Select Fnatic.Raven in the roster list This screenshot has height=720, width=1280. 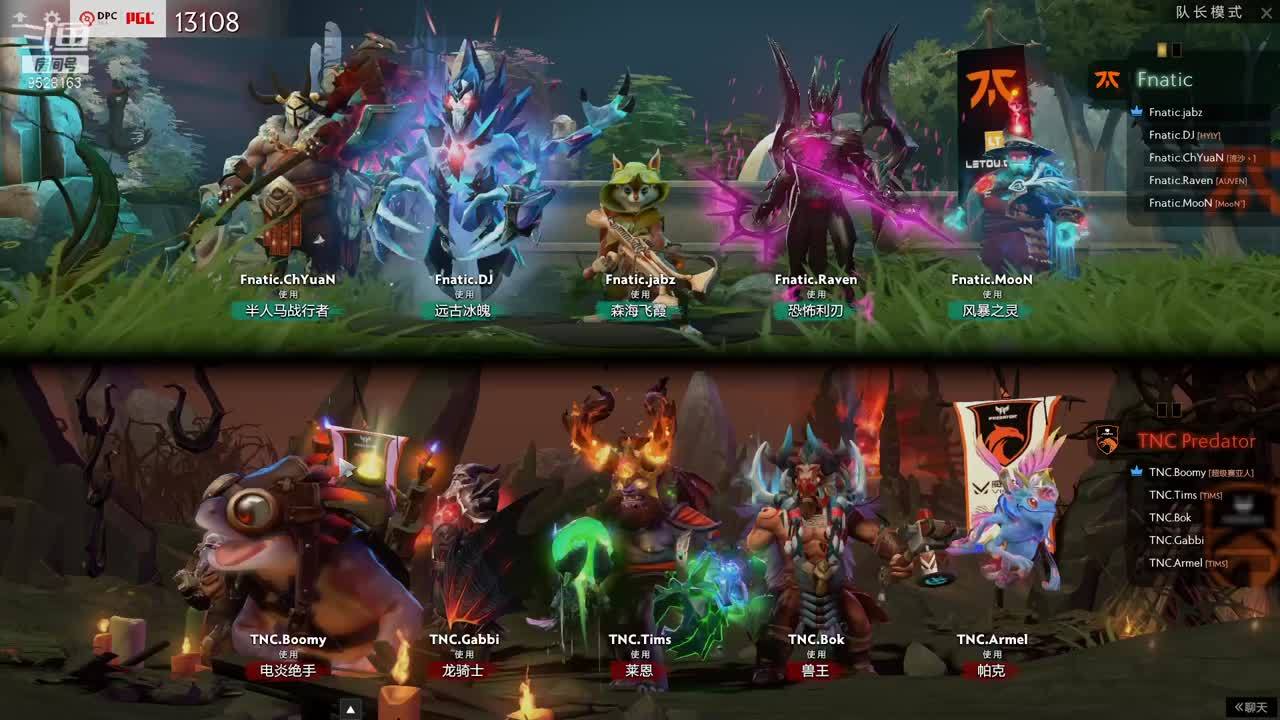click(1180, 181)
